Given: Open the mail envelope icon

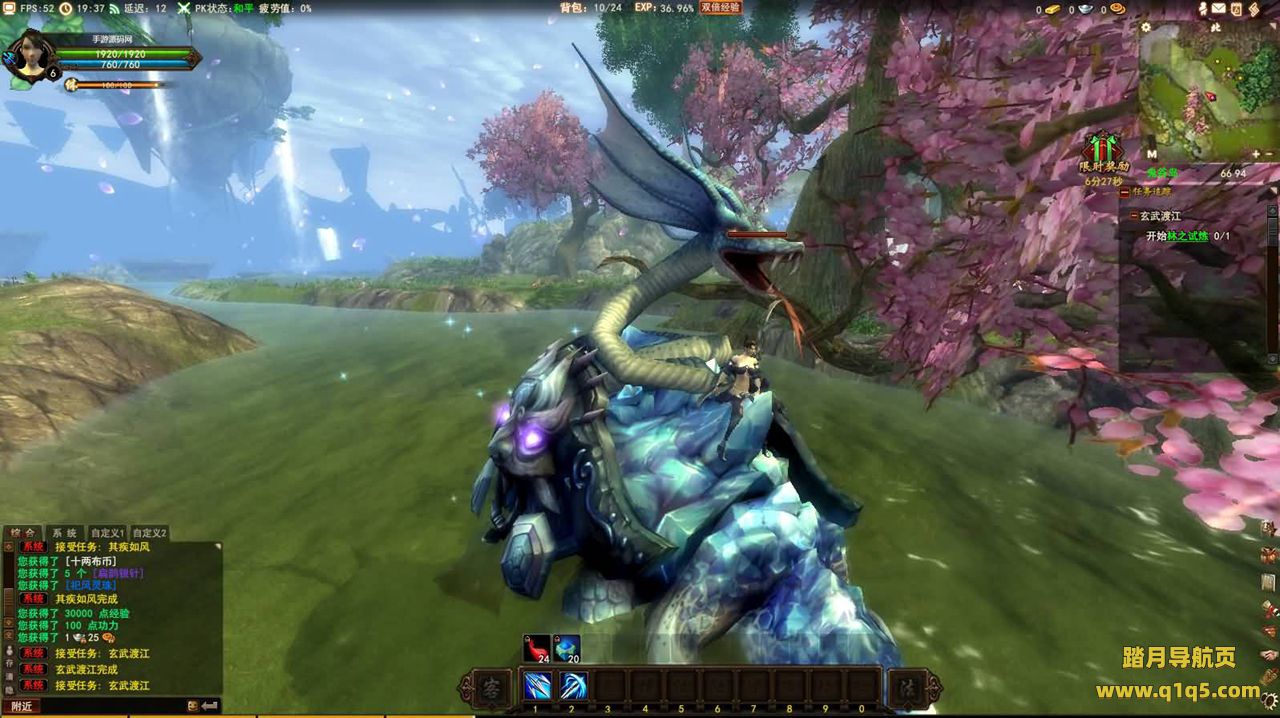Looking at the screenshot, I should click(x=1219, y=9).
